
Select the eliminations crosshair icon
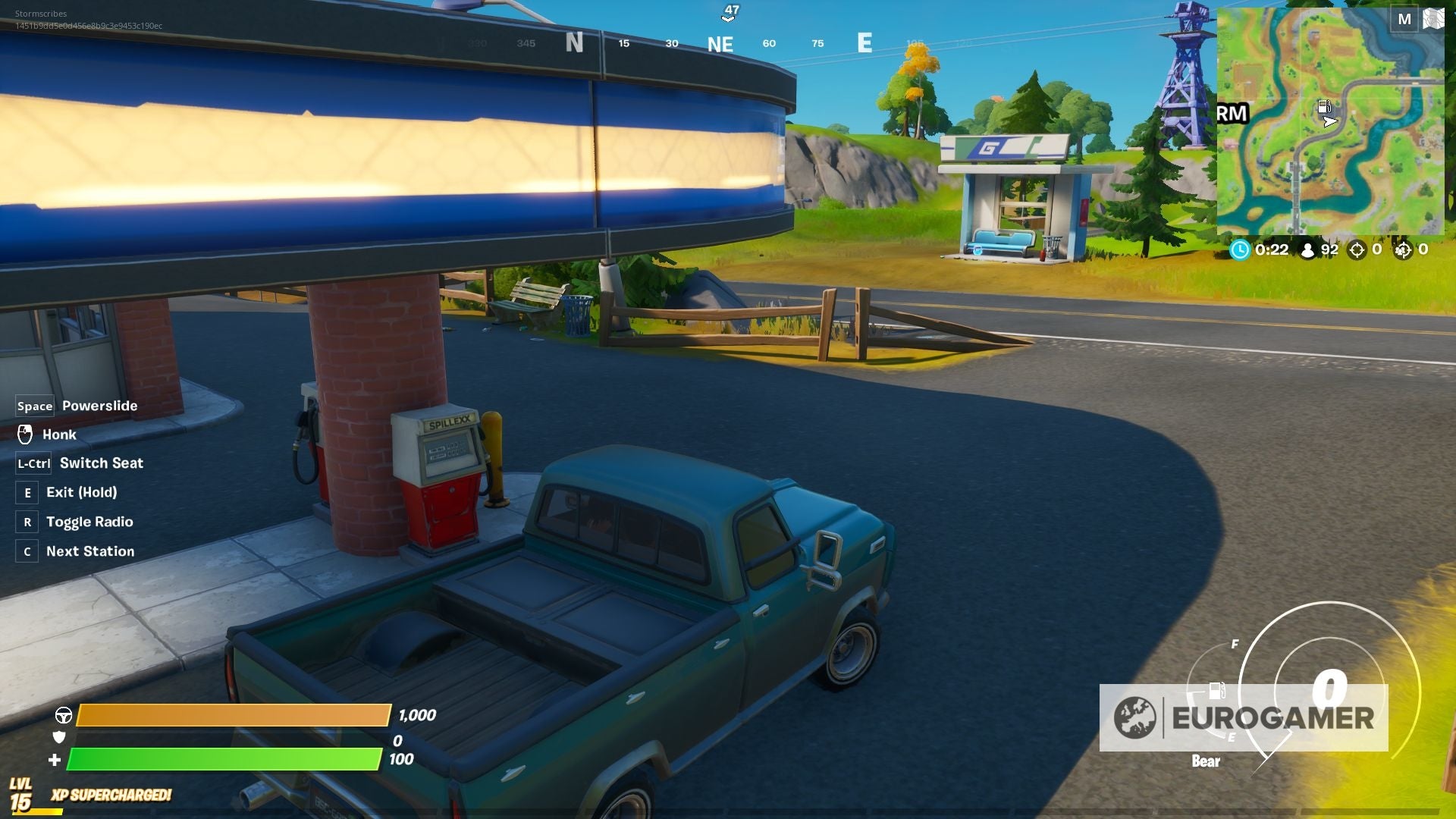point(1357,250)
